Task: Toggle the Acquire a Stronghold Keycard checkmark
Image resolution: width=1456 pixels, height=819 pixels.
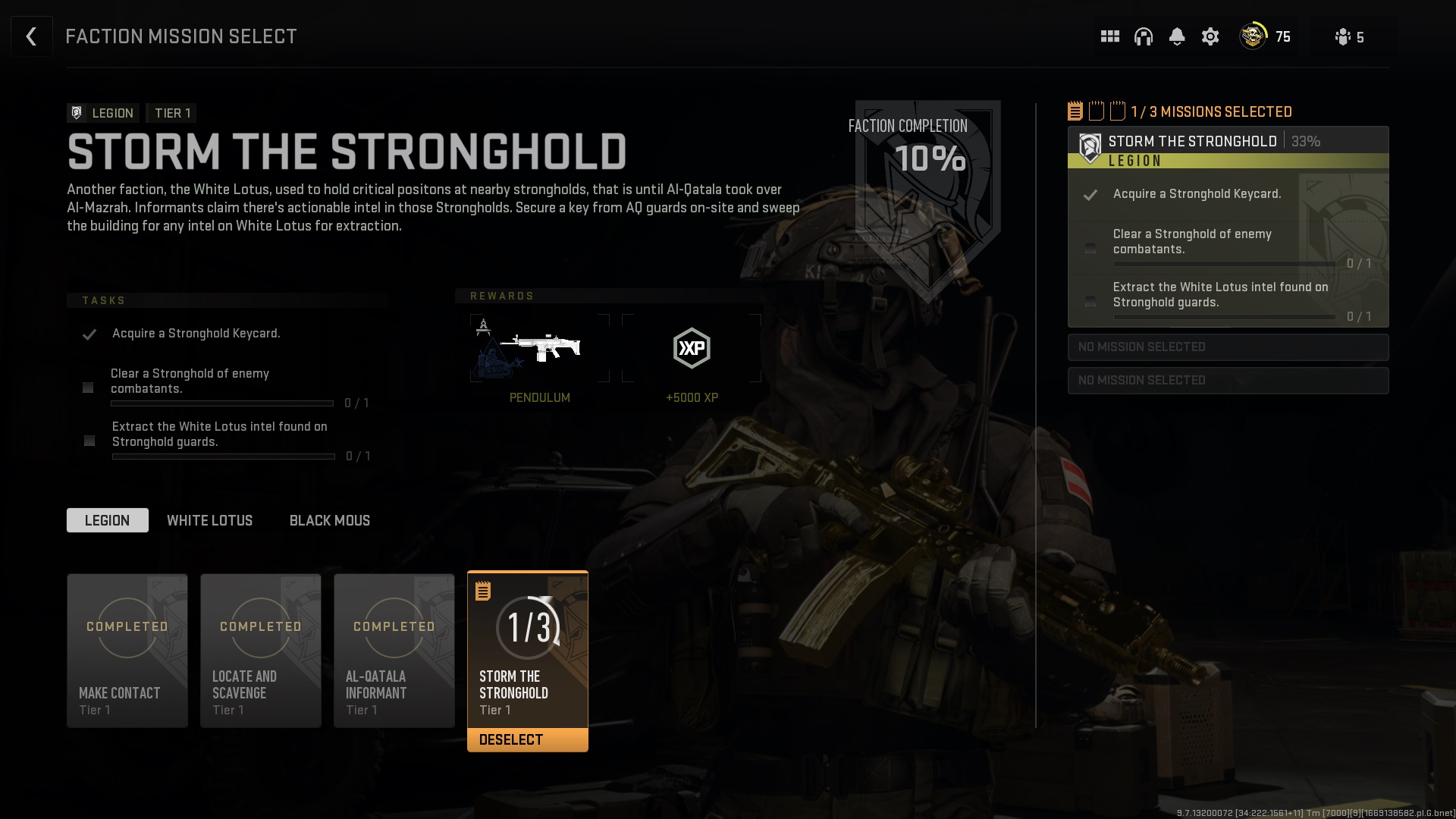Action: point(90,334)
